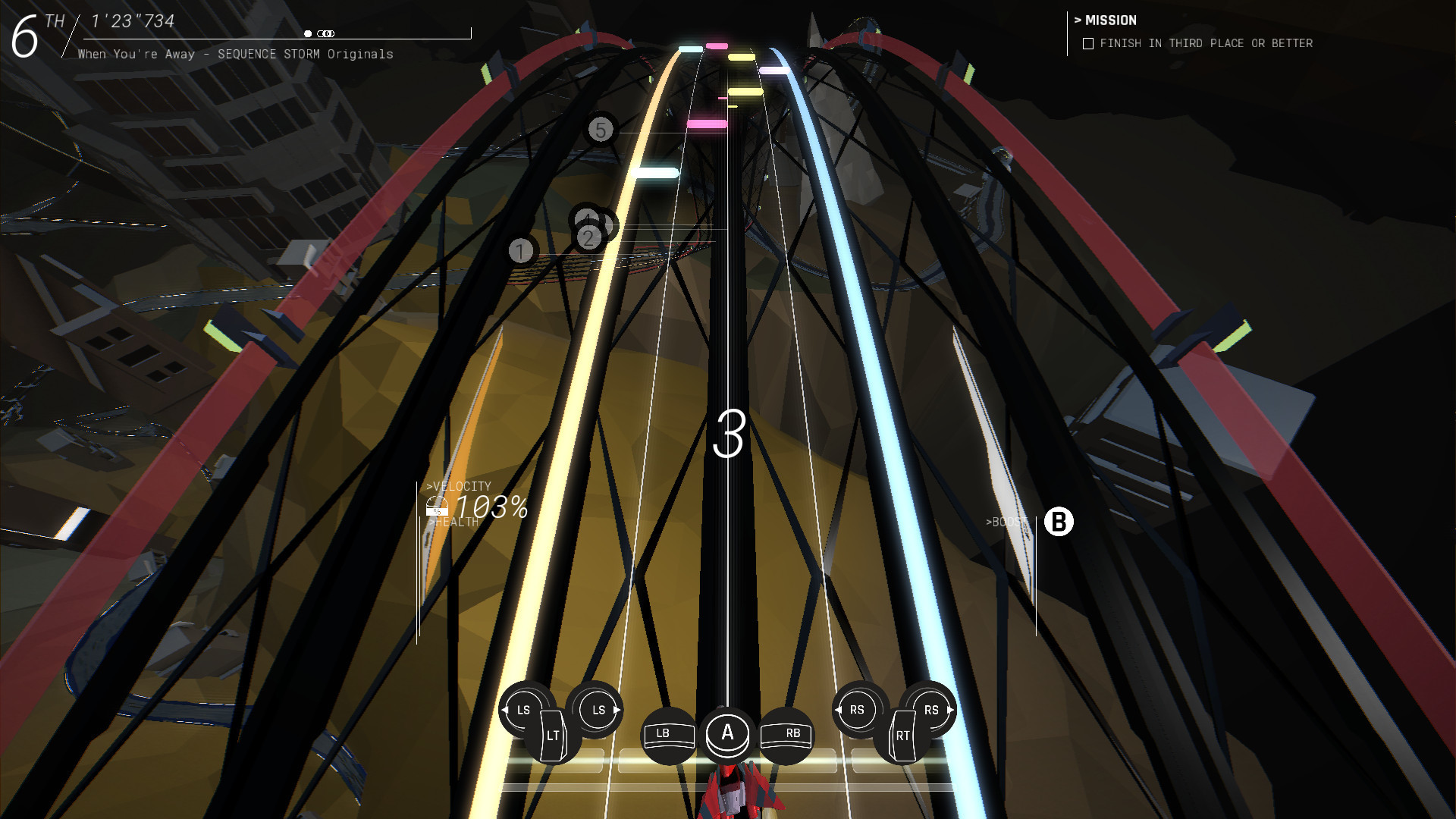Click the LT trigger icon
Viewport: 1456px width, 819px height.
(553, 735)
